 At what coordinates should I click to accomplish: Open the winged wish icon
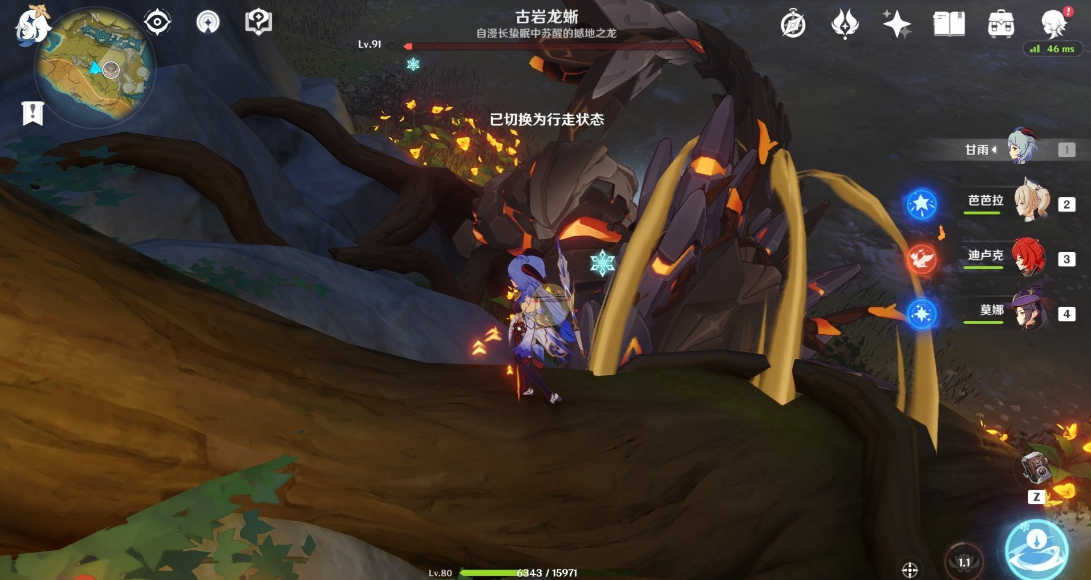coord(845,24)
